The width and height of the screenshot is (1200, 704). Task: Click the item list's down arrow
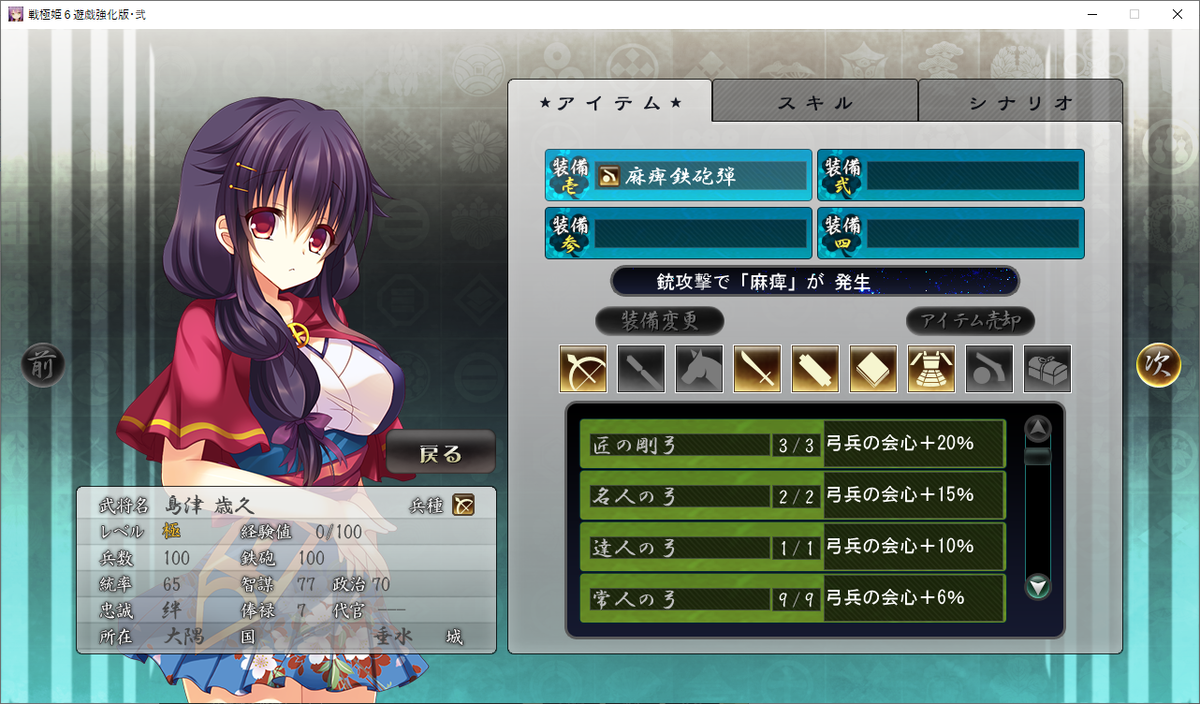coord(1039,586)
